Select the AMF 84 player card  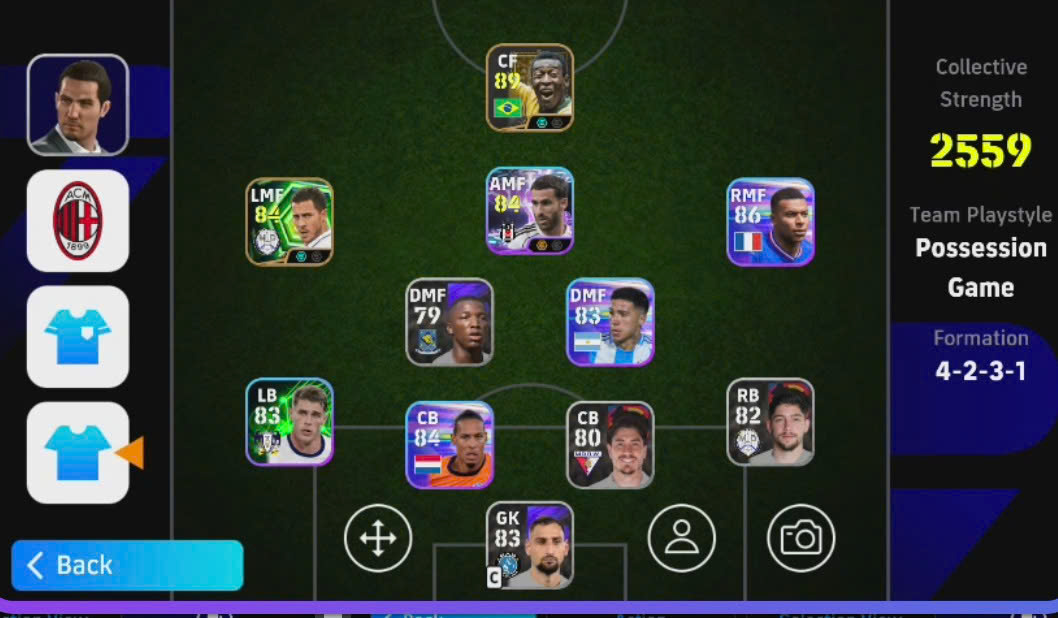(530, 210)
